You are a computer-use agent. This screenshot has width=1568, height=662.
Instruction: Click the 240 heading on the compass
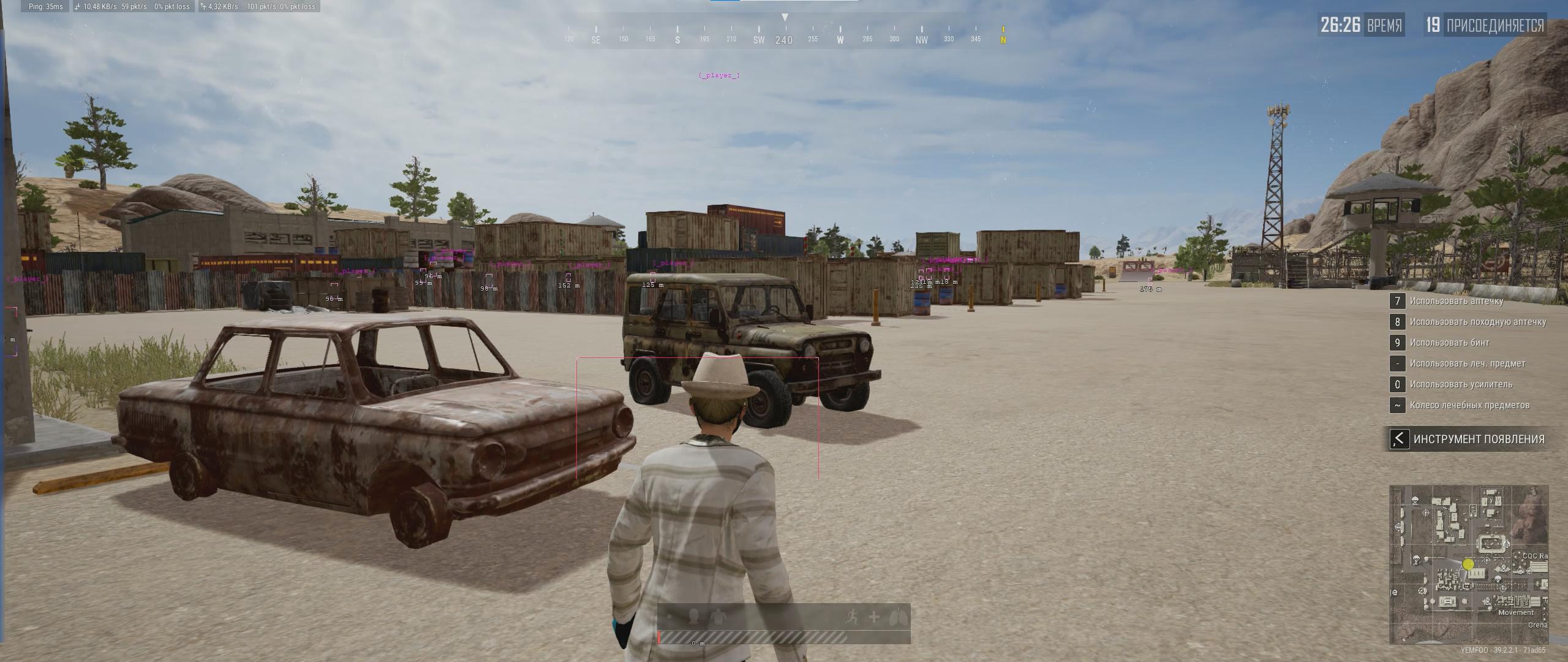click(784, 40)
